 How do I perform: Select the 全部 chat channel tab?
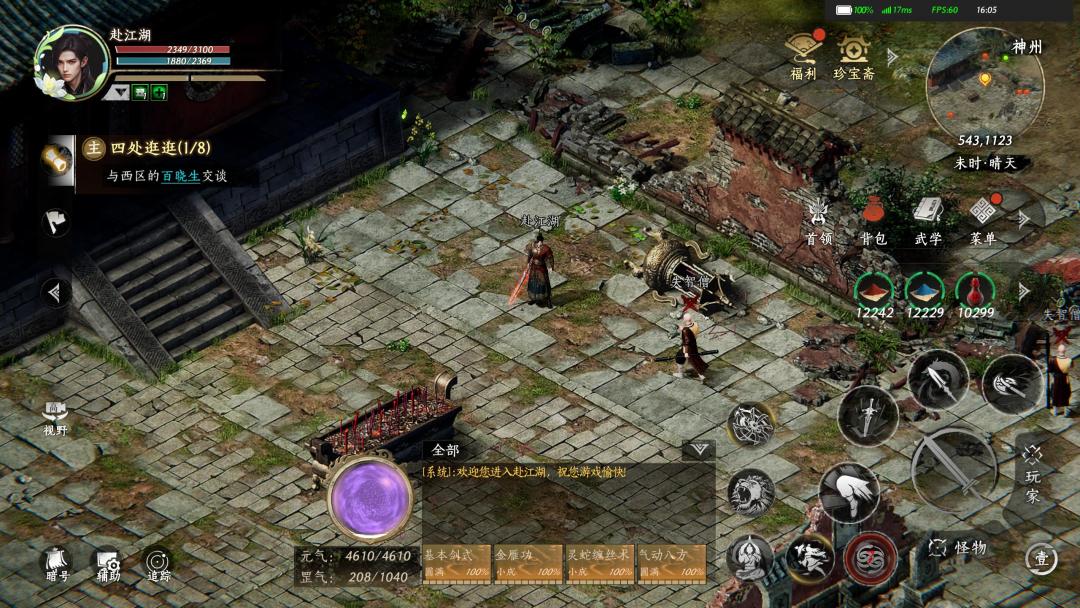point(446,450)
